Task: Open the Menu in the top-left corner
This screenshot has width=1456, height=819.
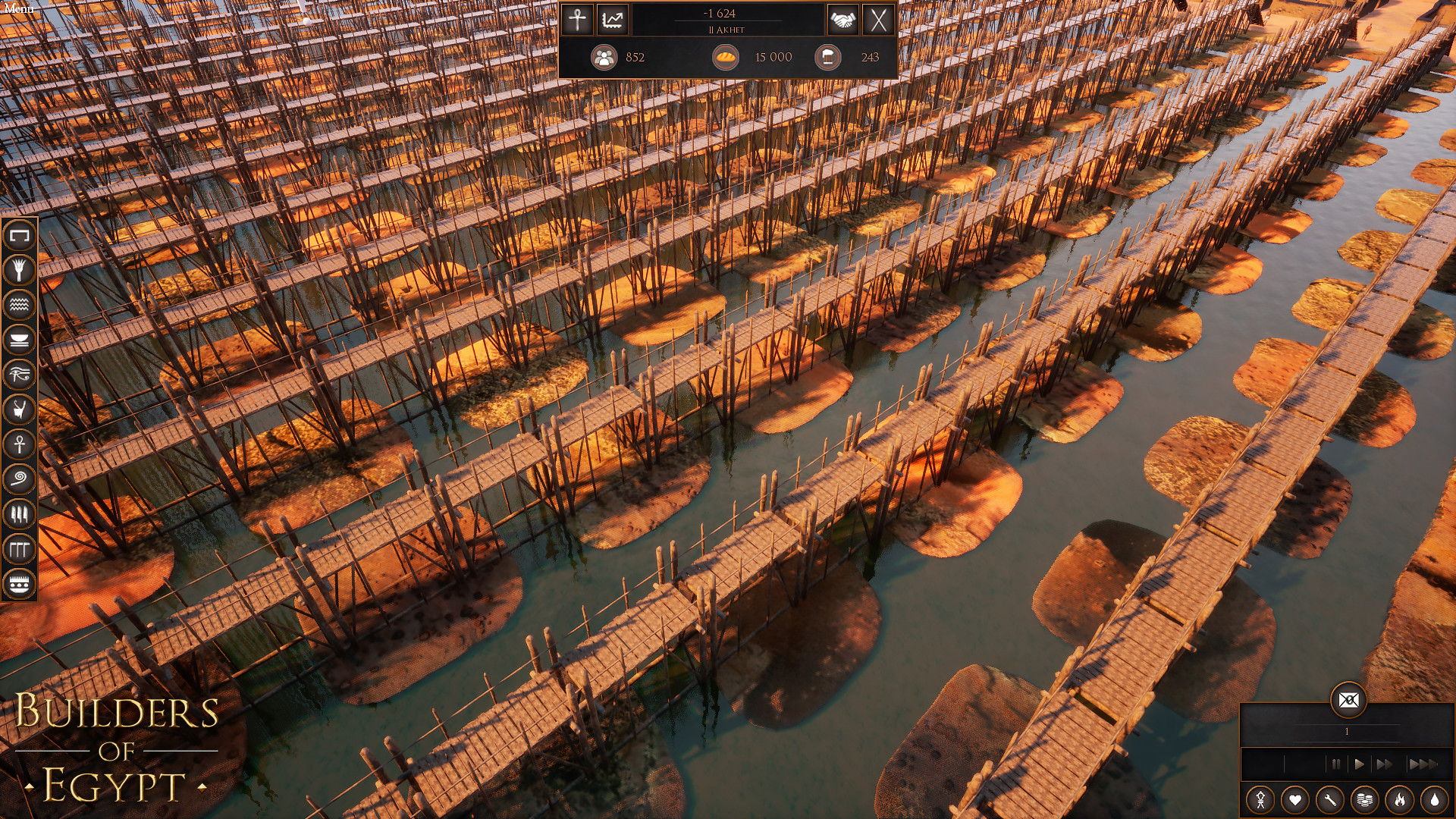Action: pos(19,9)
